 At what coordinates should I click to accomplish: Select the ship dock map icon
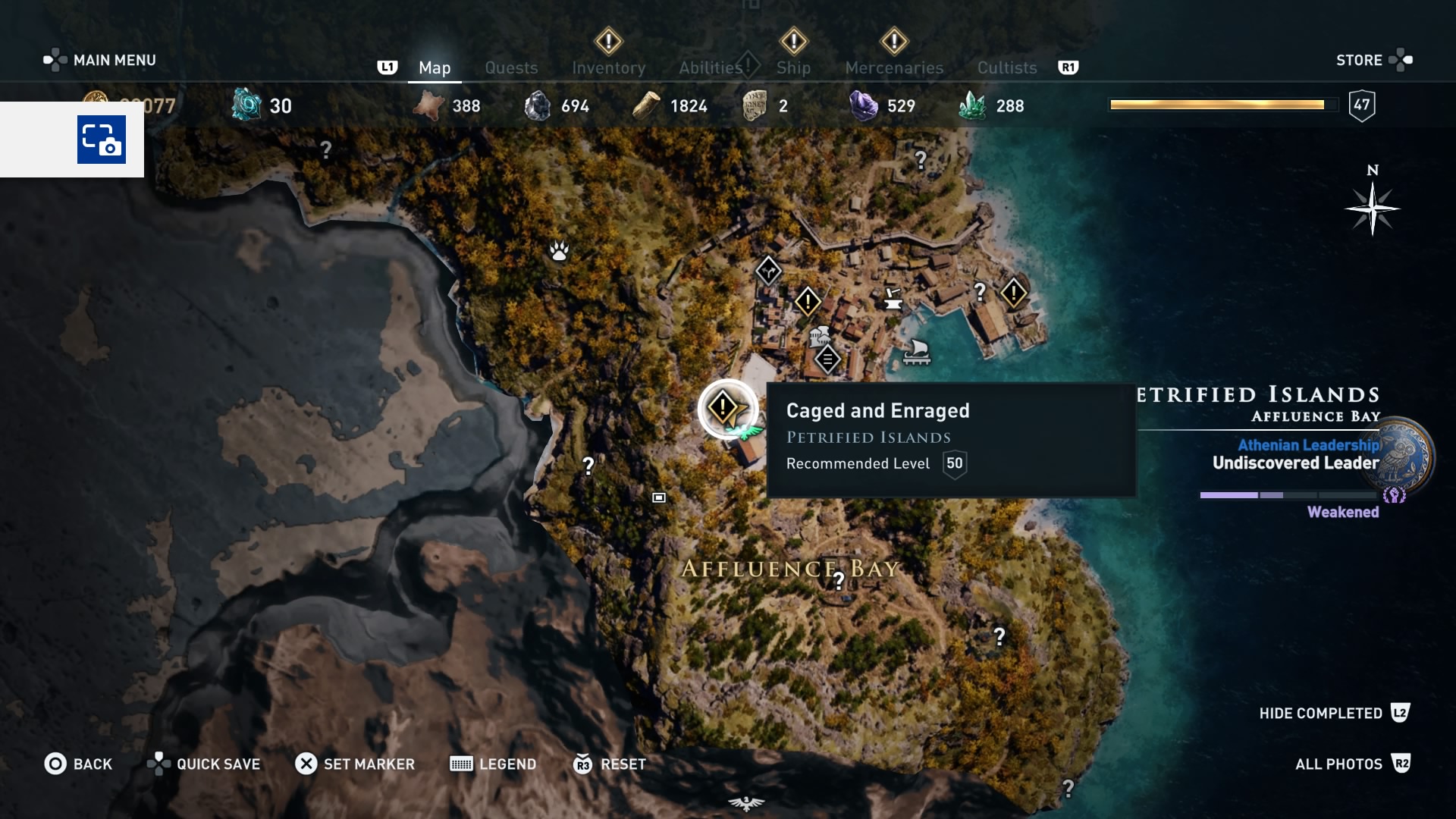(x=917, y=352)
